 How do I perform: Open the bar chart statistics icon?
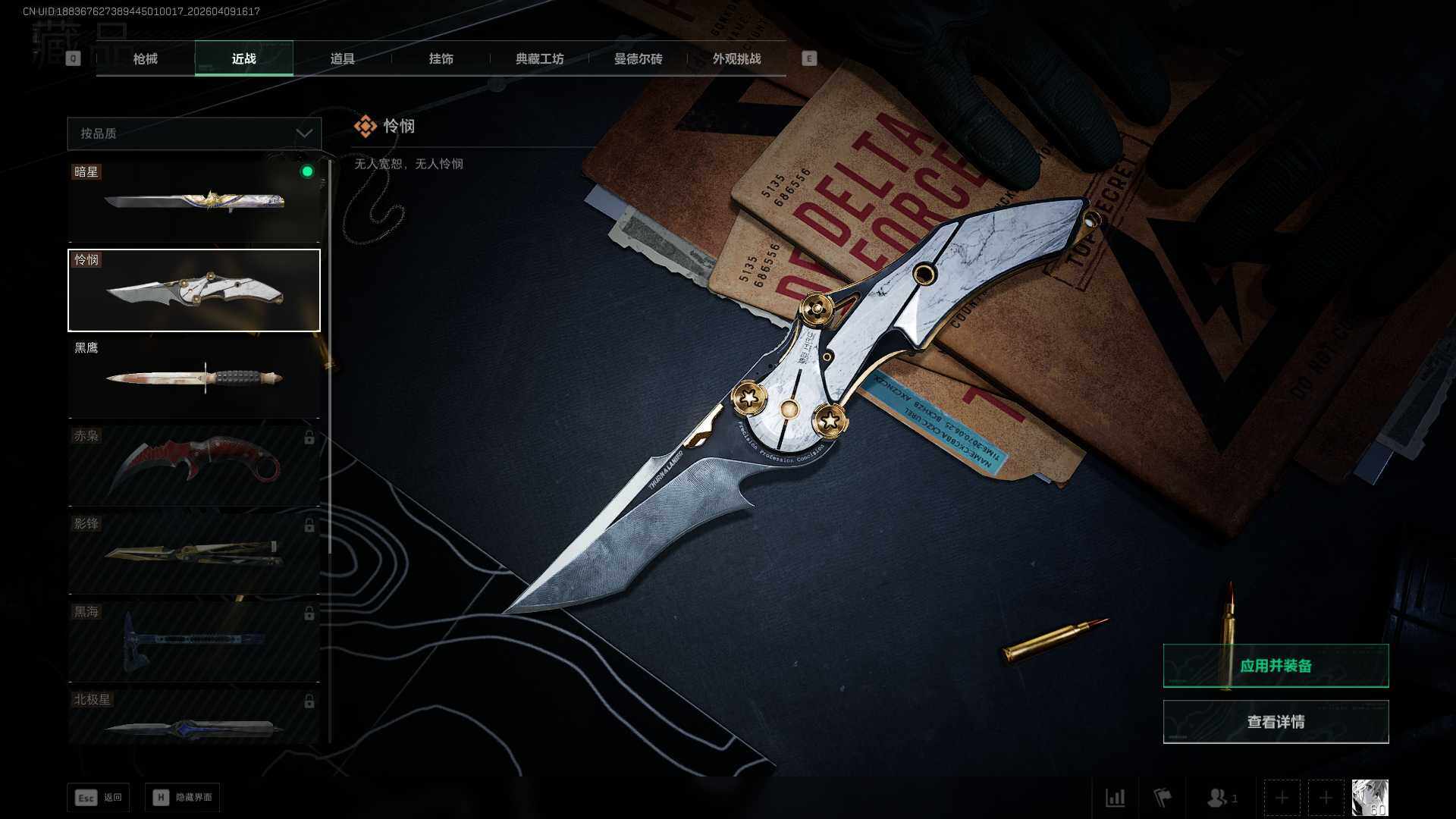click(x=1115, y=798)
